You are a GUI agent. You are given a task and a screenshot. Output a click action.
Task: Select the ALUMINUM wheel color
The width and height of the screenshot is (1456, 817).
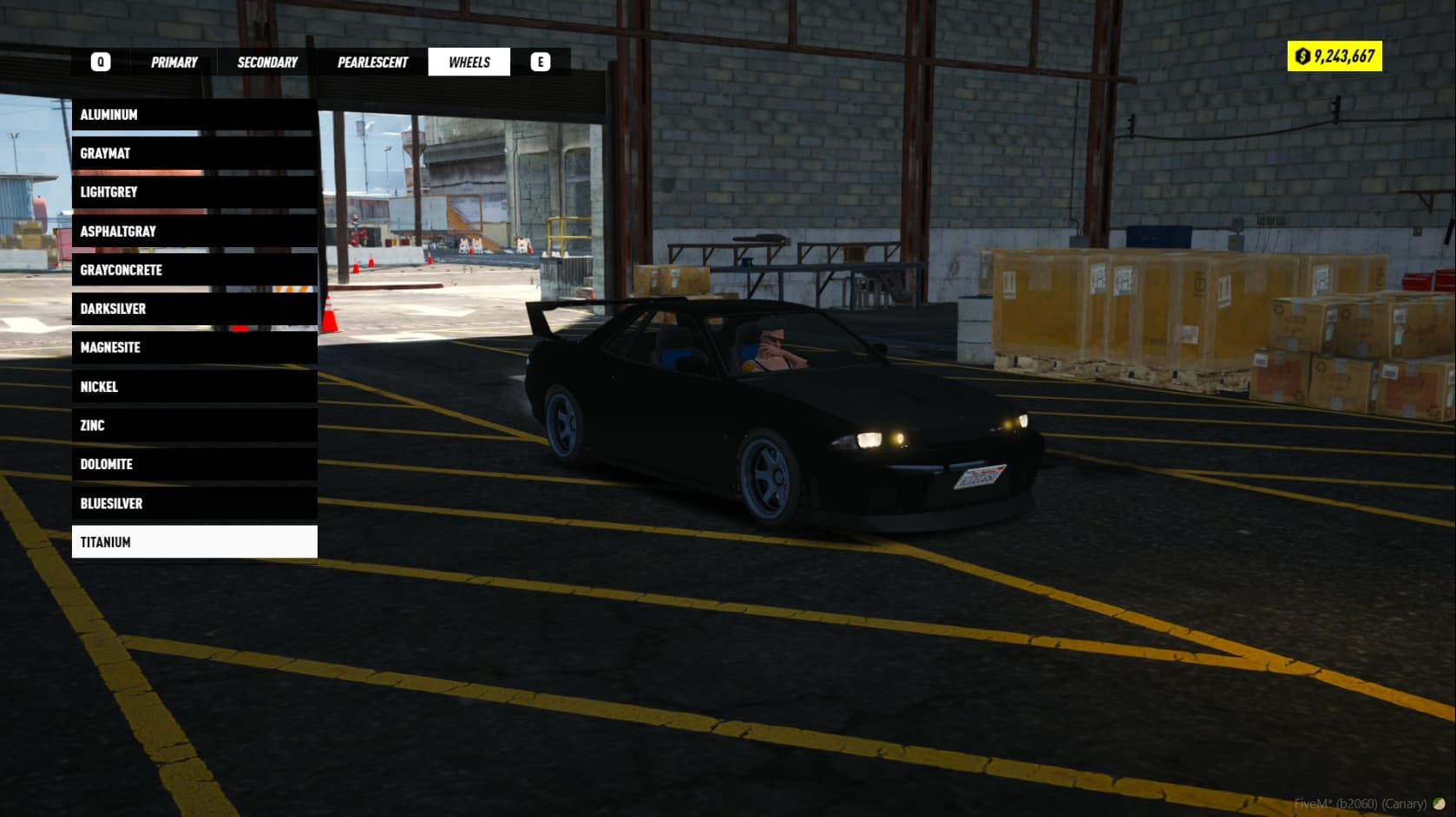coord(194,114)
